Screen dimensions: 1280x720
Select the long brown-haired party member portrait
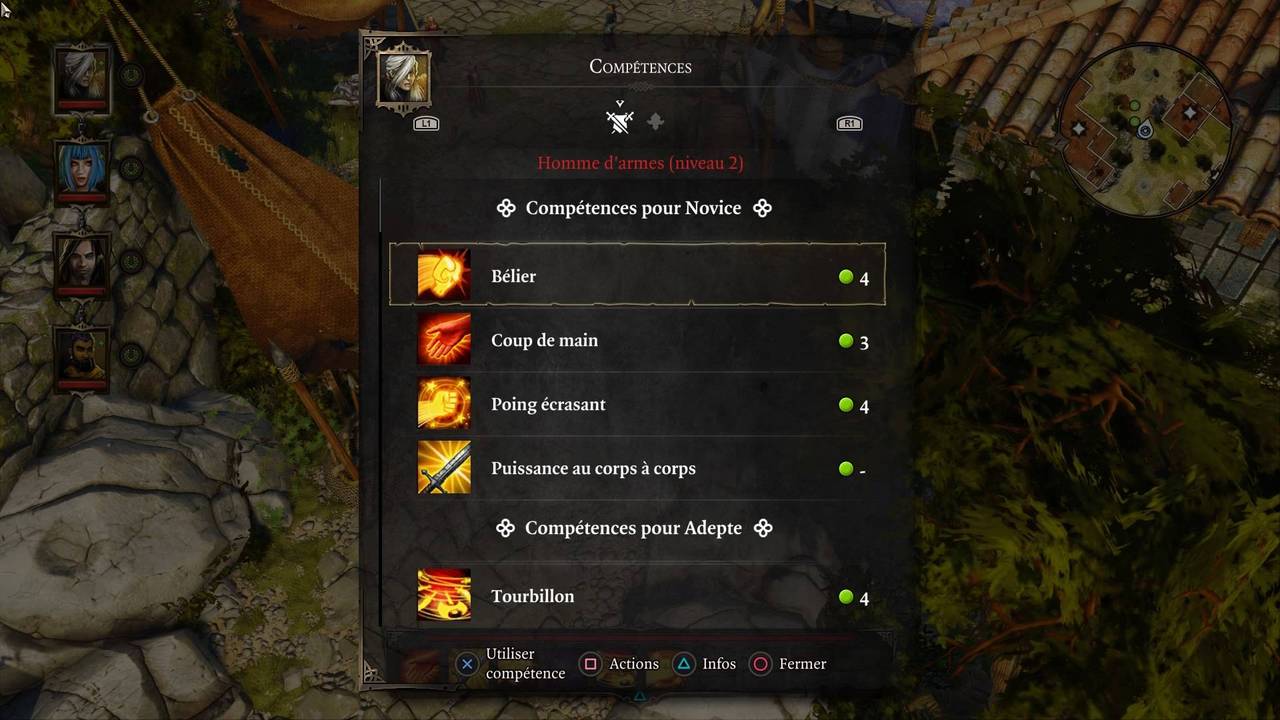(82, 262)
